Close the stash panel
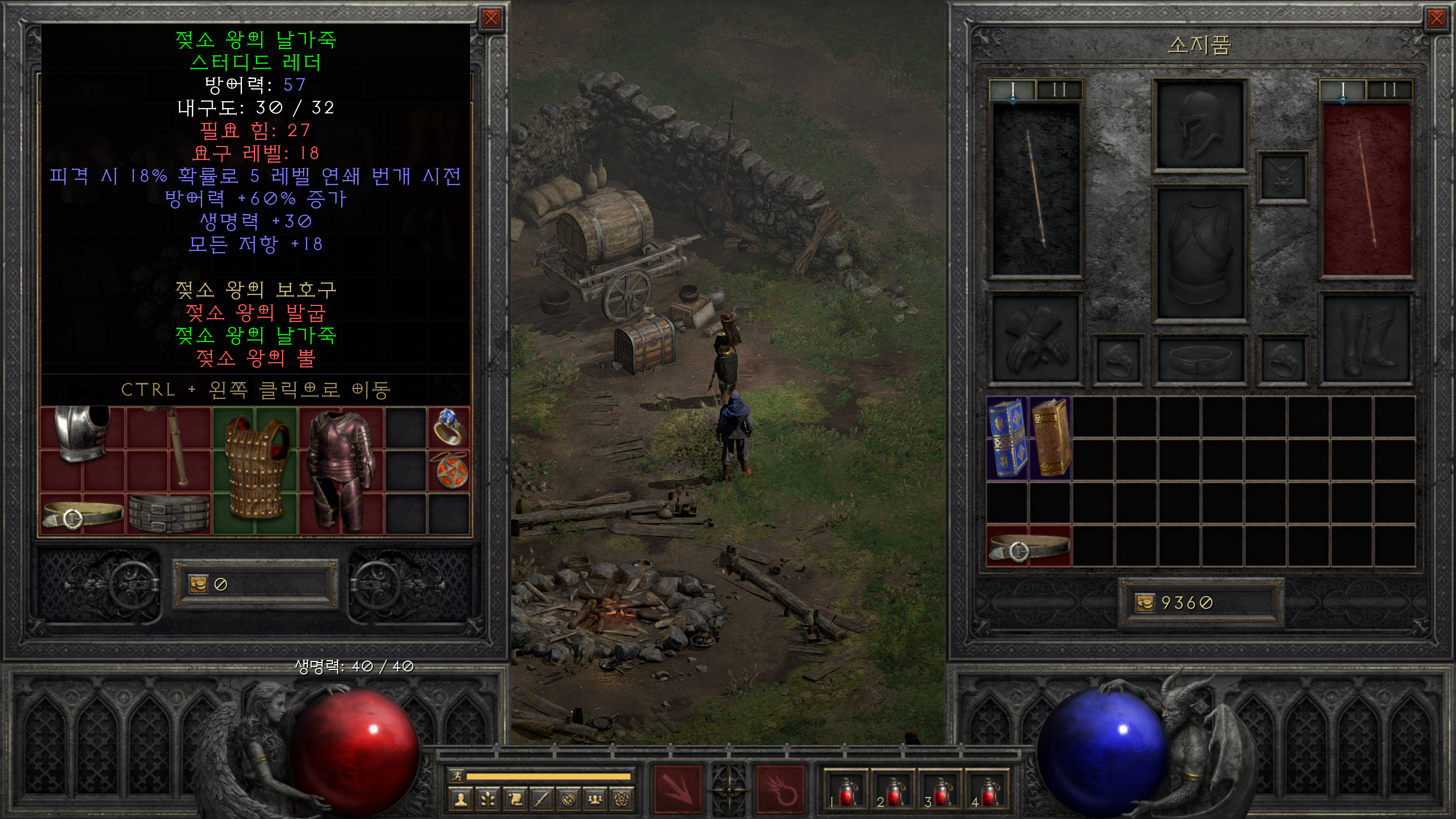The width and height of the screenshot is (1456, 819). pos(491,19)
